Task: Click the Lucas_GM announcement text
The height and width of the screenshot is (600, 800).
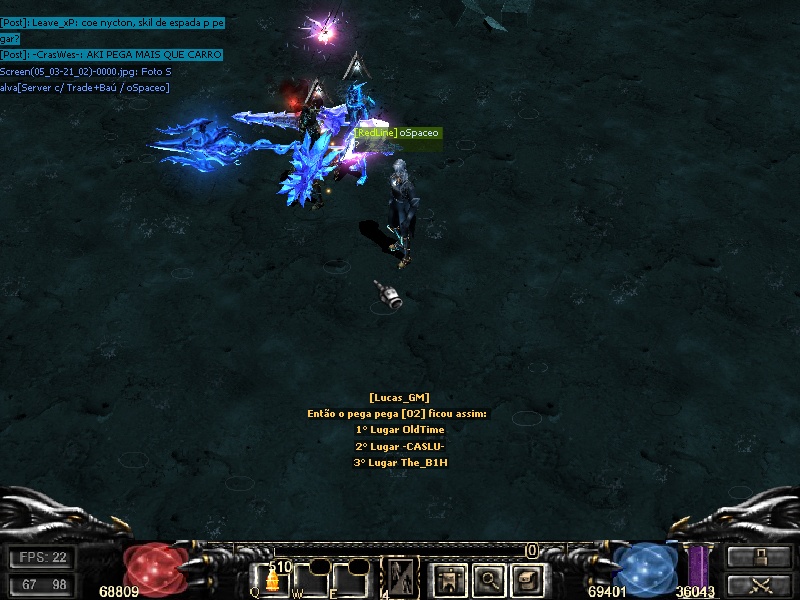Action: point(398,430)
